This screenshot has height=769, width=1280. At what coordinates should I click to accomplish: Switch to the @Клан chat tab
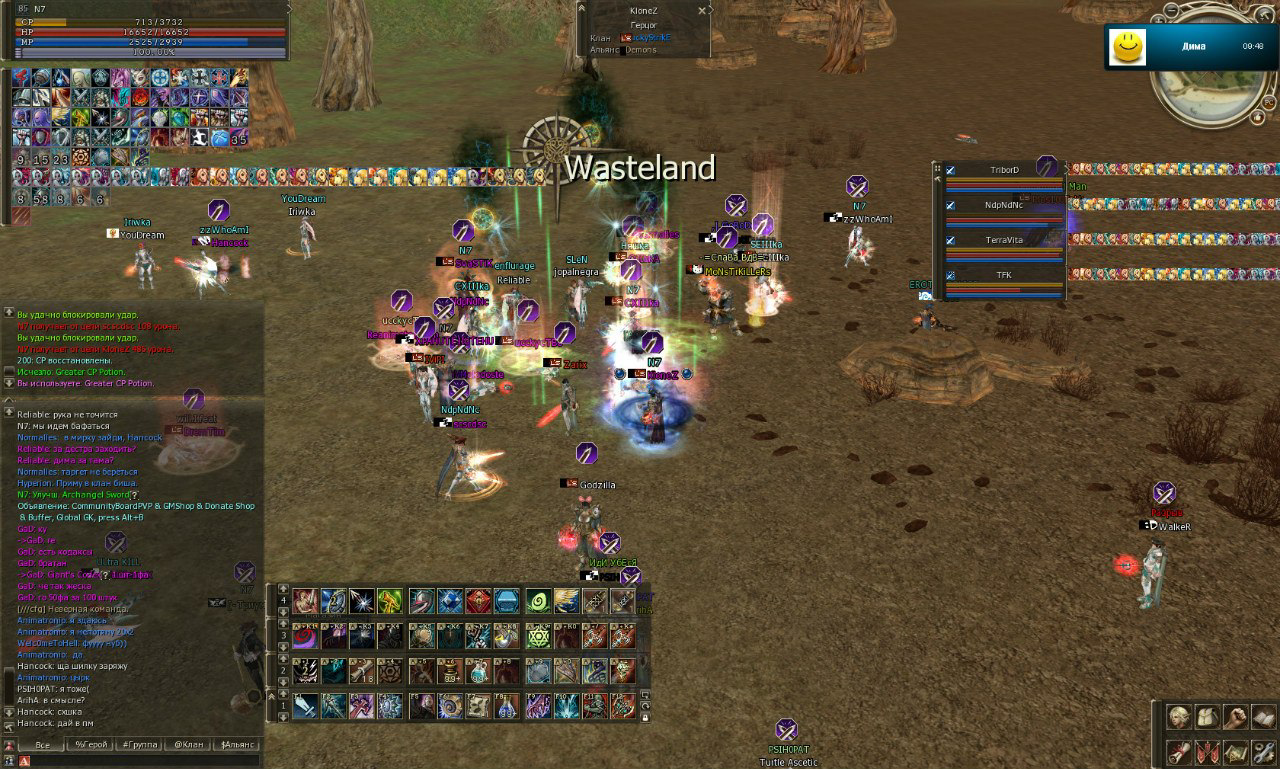(189, 745)
